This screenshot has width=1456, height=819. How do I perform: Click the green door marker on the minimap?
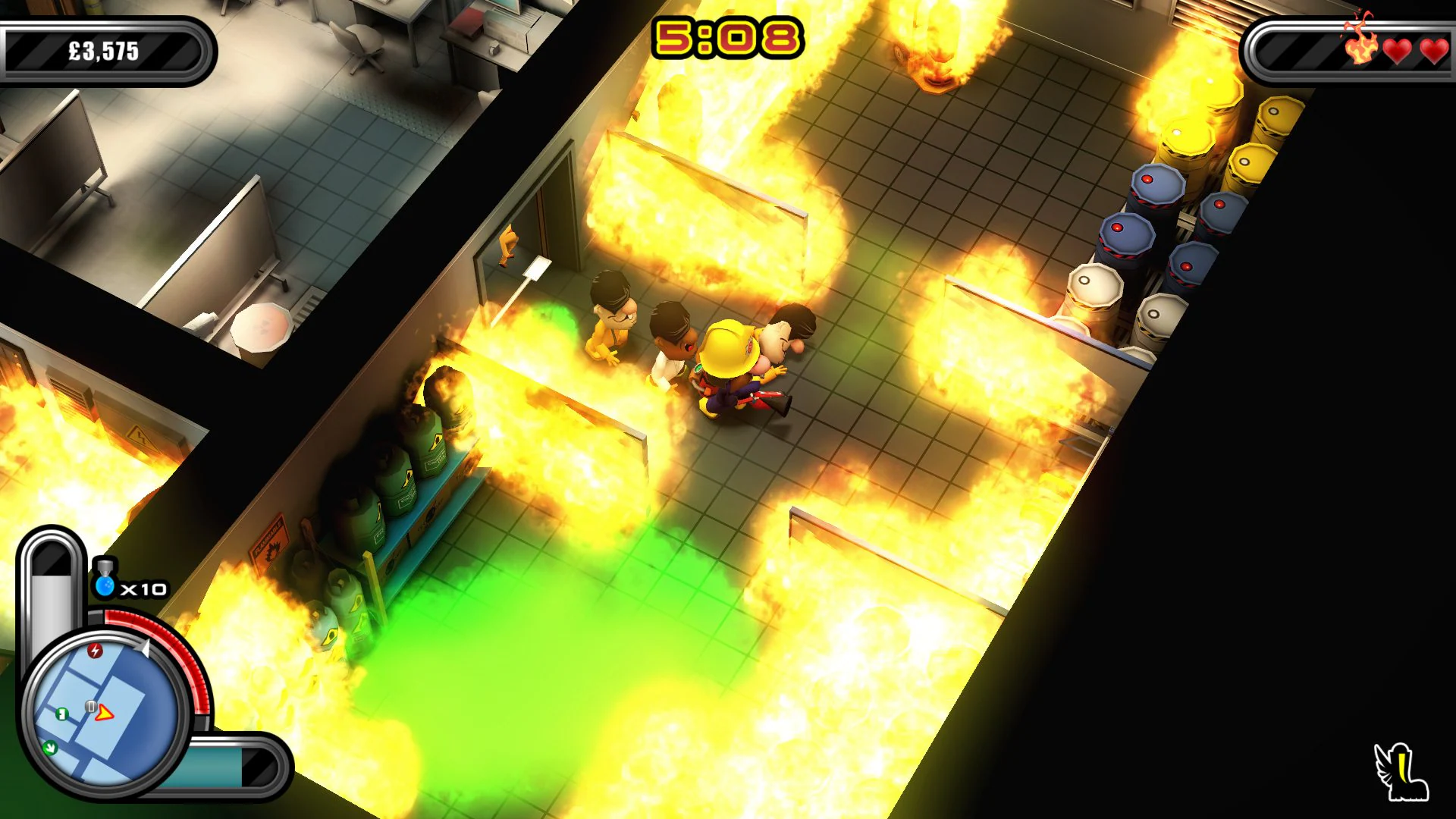click(61, 715)
